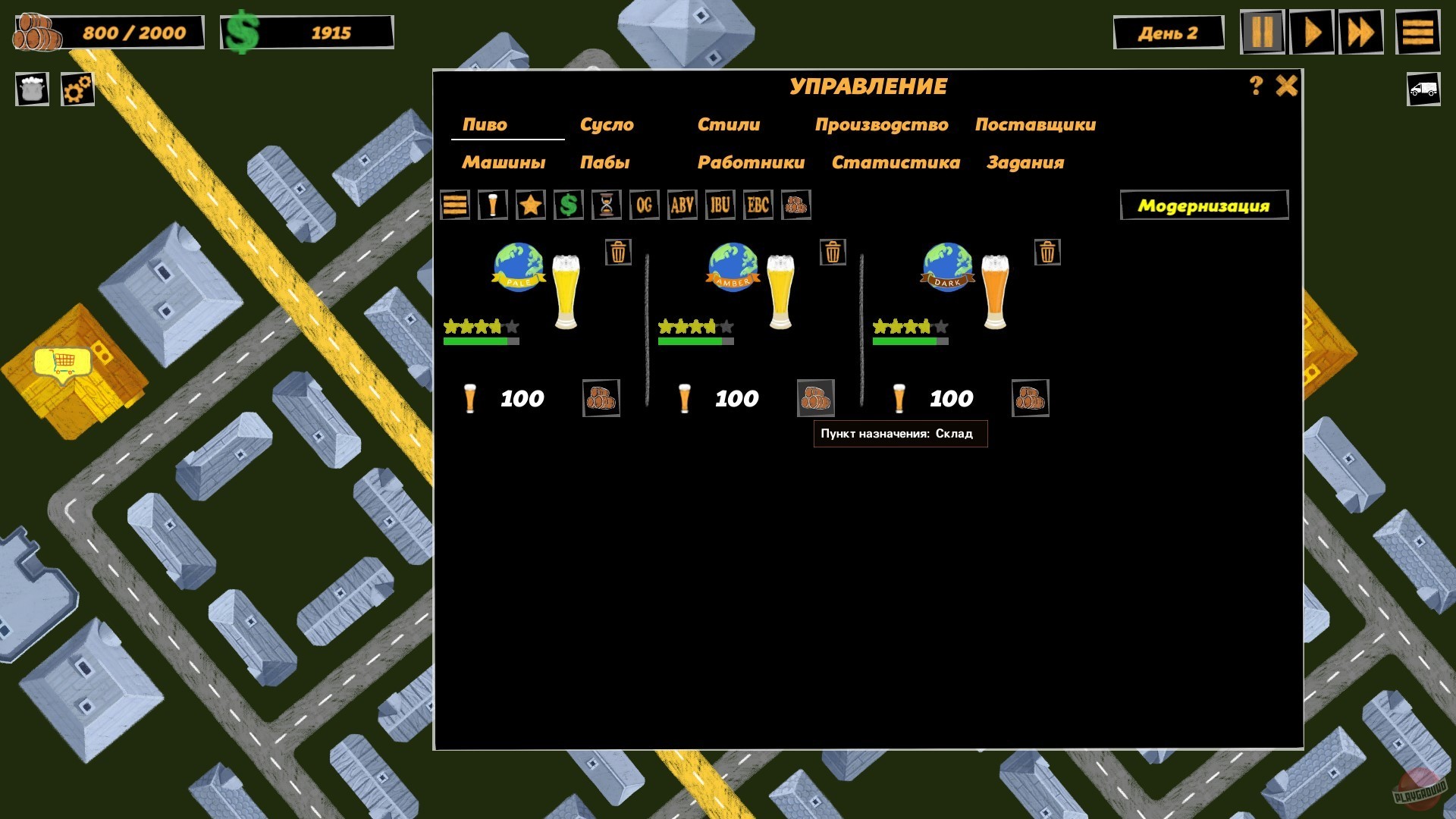This screenshot has width=1456, height=819.
Task: Sort by brewing time using the hourglass icon
Action: pos(605,205)
